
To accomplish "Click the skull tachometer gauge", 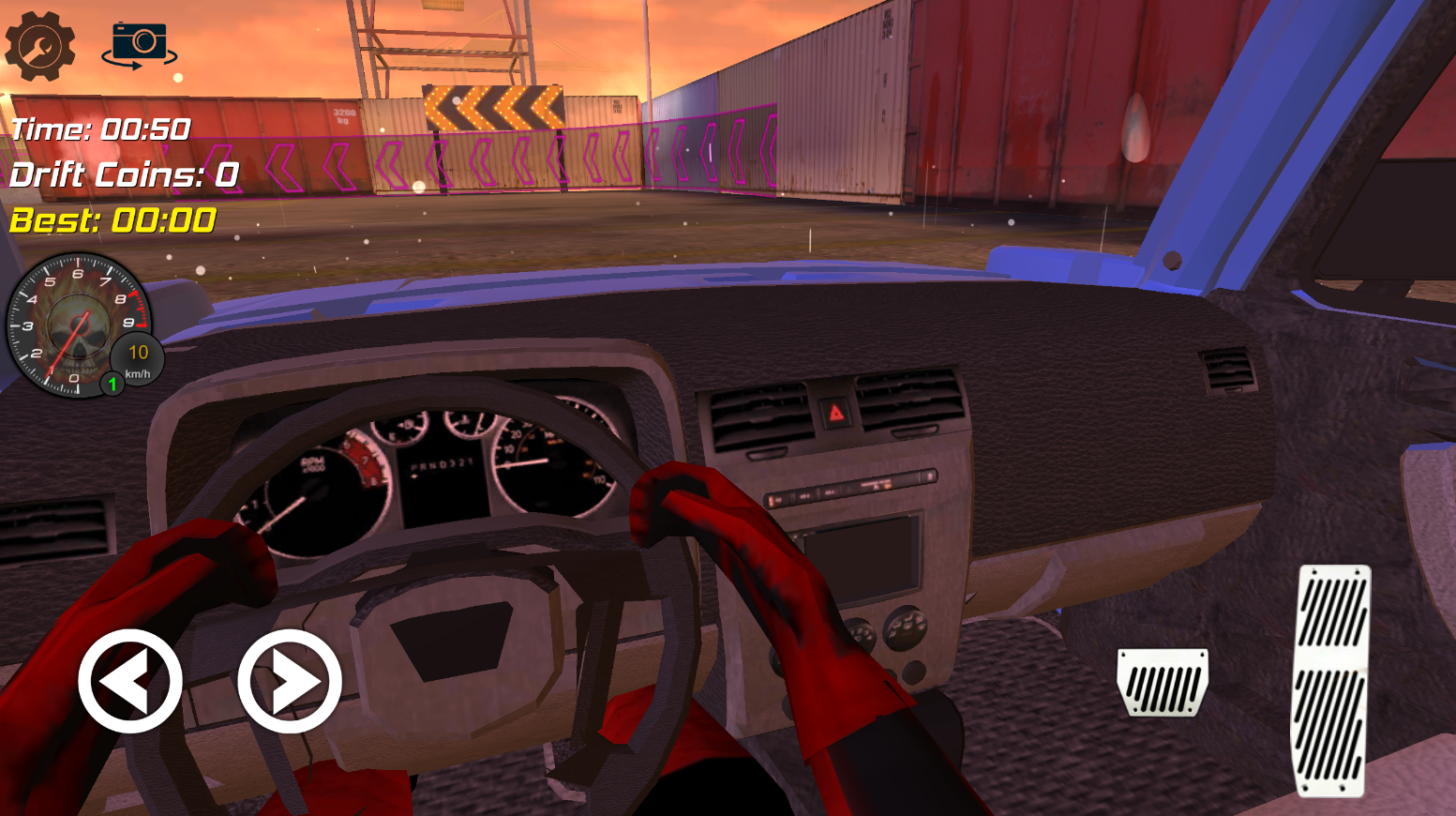I will coord(80,324).
